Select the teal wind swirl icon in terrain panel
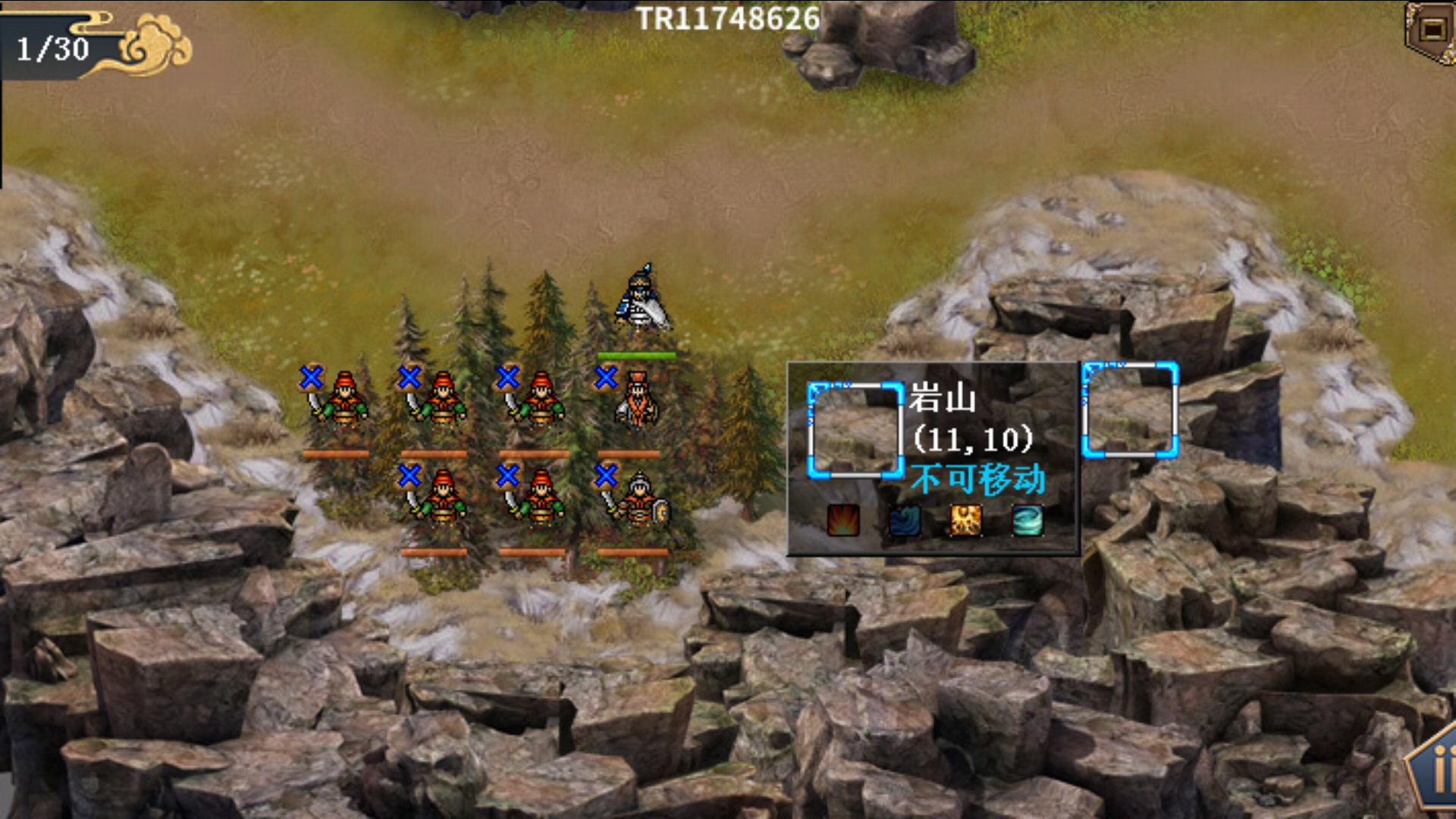Viewport: 1456px width, 819px height. 1028,520
